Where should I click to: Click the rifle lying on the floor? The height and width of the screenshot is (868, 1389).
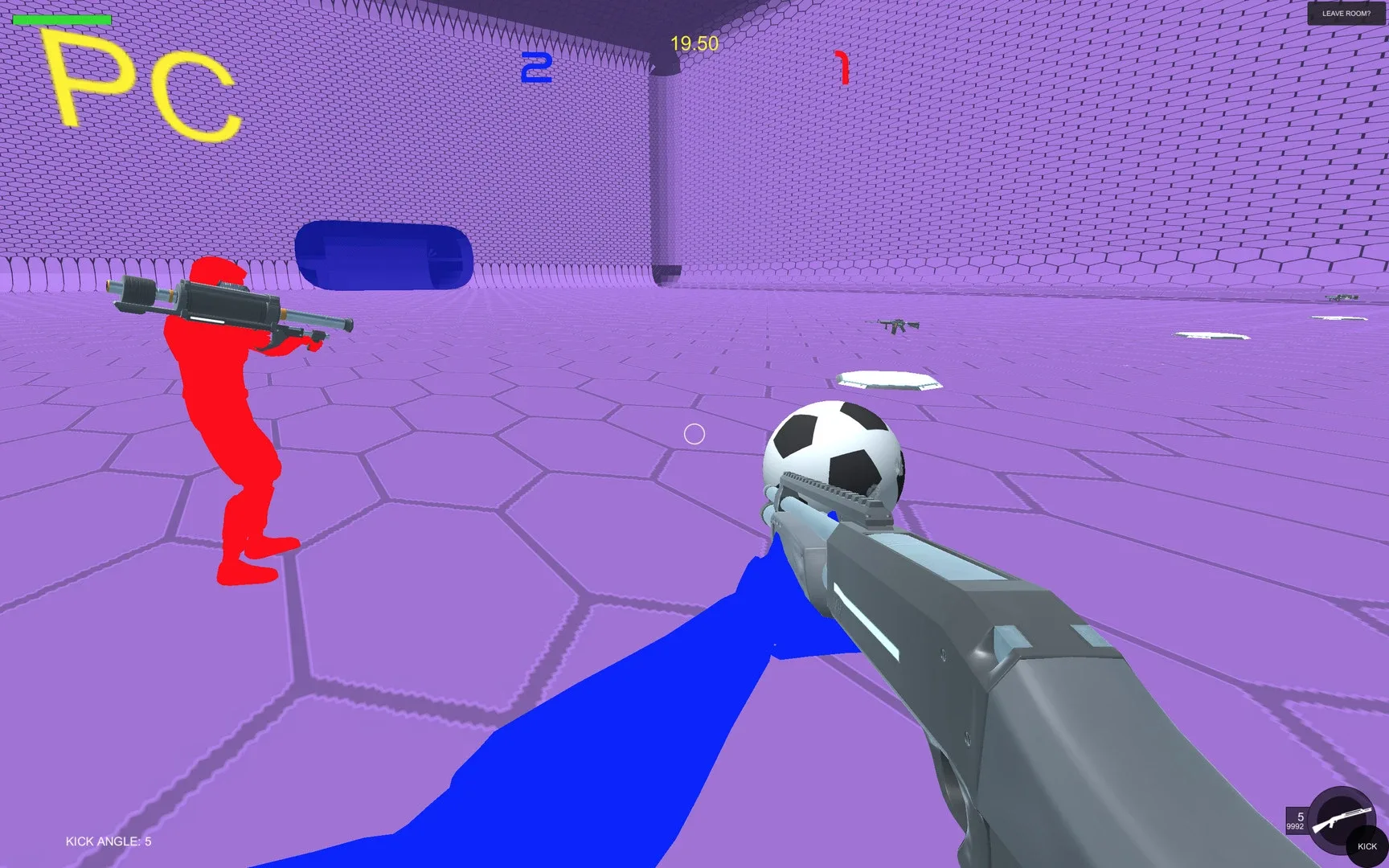pyautogui.click(x=895, y=326)
